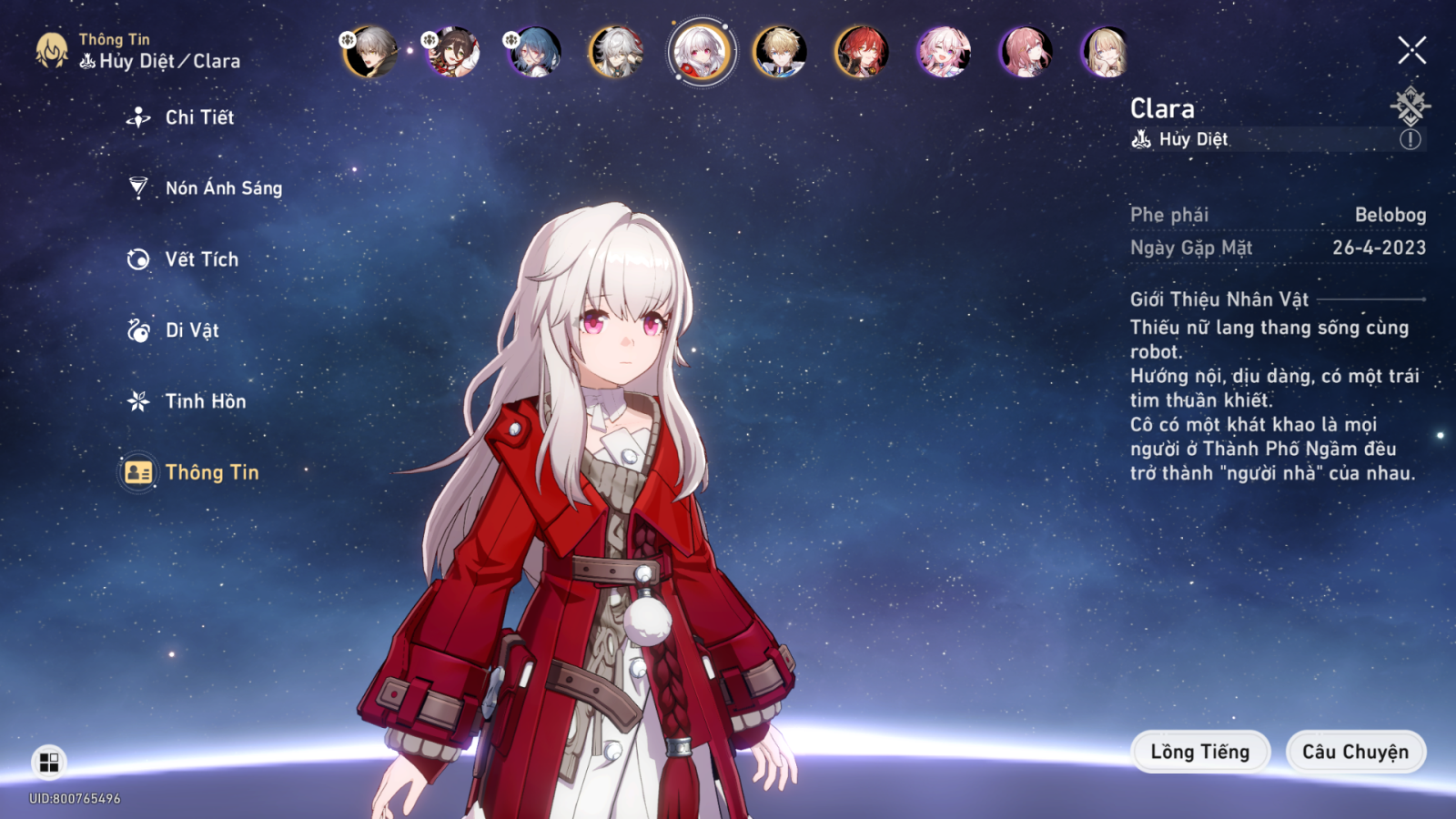Choose the Asta portrait with salmon-pink hair
Viewport: 1456px width, 819px height.
coord(1026,51)
